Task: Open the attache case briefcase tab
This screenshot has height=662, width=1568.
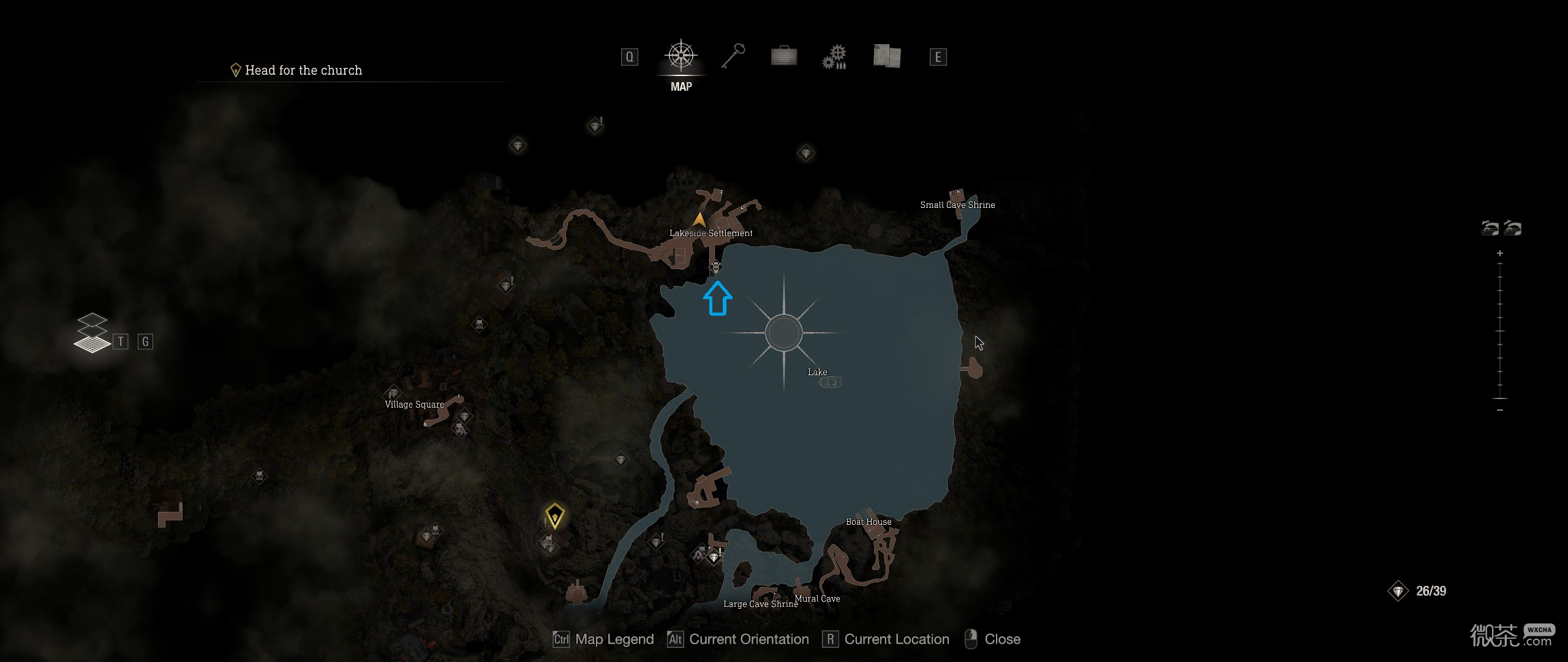Action: [784, 56]
